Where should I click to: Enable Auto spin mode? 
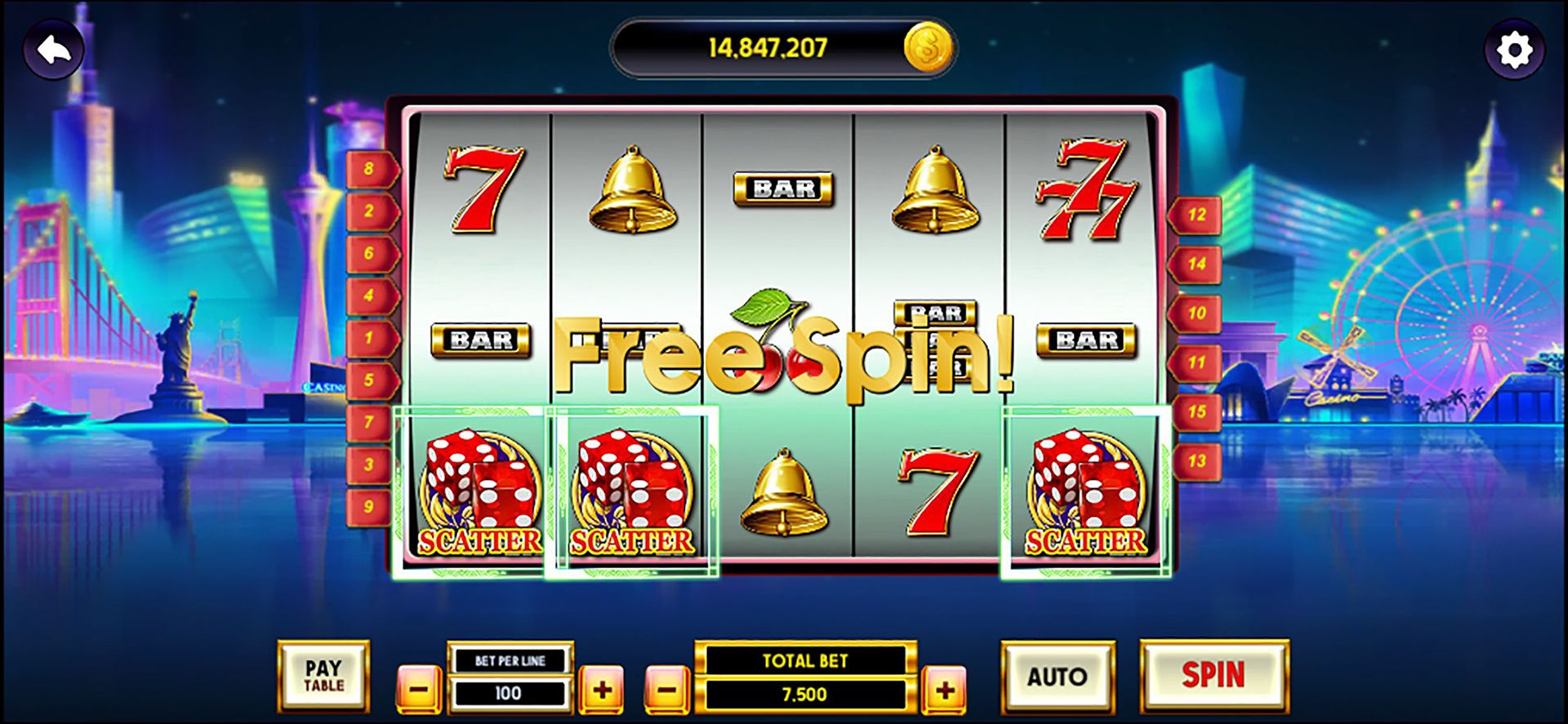(x=1057, y=677)
